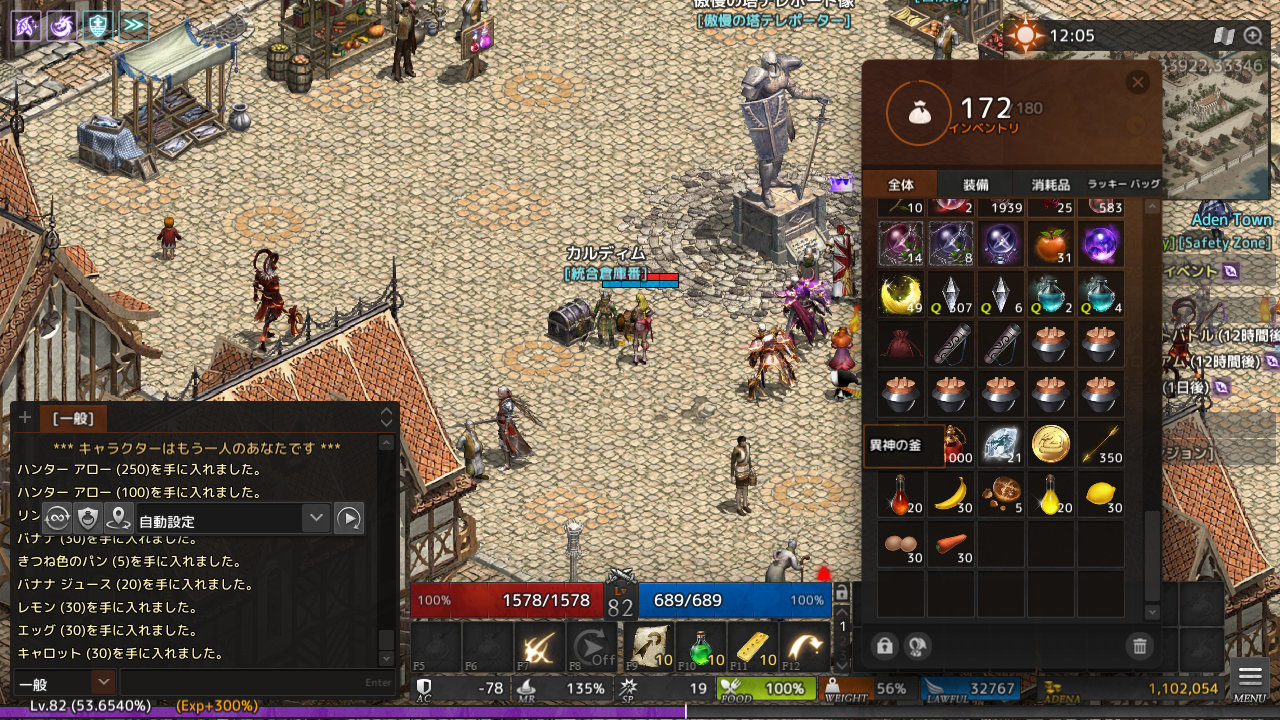
Task: Click the gold coin item
Action: coord(1051,445)
